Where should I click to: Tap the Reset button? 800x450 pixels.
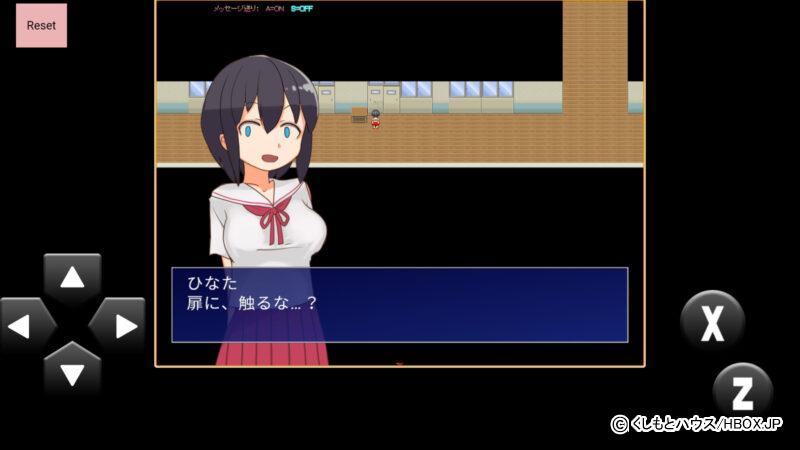point(41,25)
